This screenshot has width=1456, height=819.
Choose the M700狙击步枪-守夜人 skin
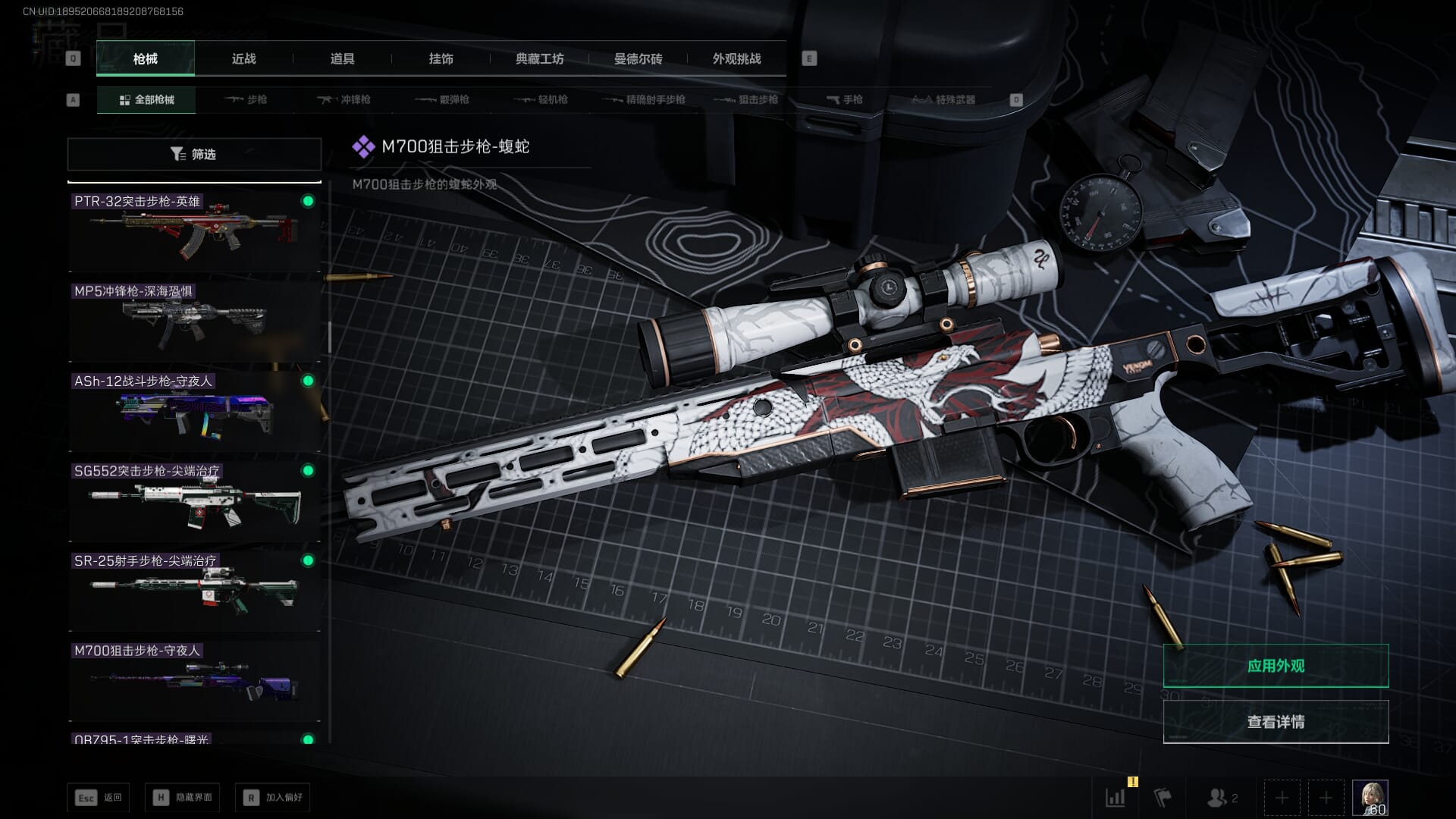coord(194,681)
